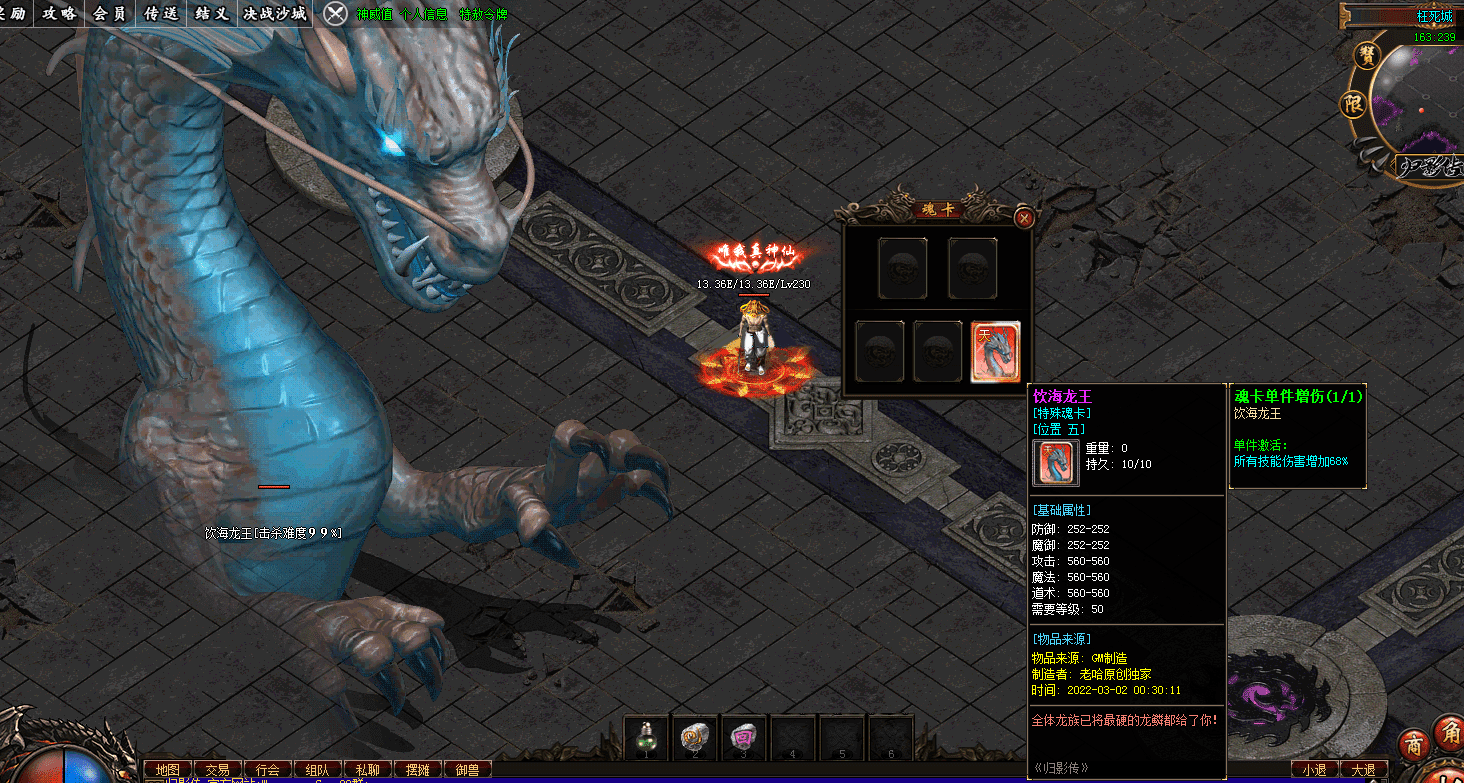
Task: Click the 小退 log out to character select button
Action: [x=1314, y=770]
